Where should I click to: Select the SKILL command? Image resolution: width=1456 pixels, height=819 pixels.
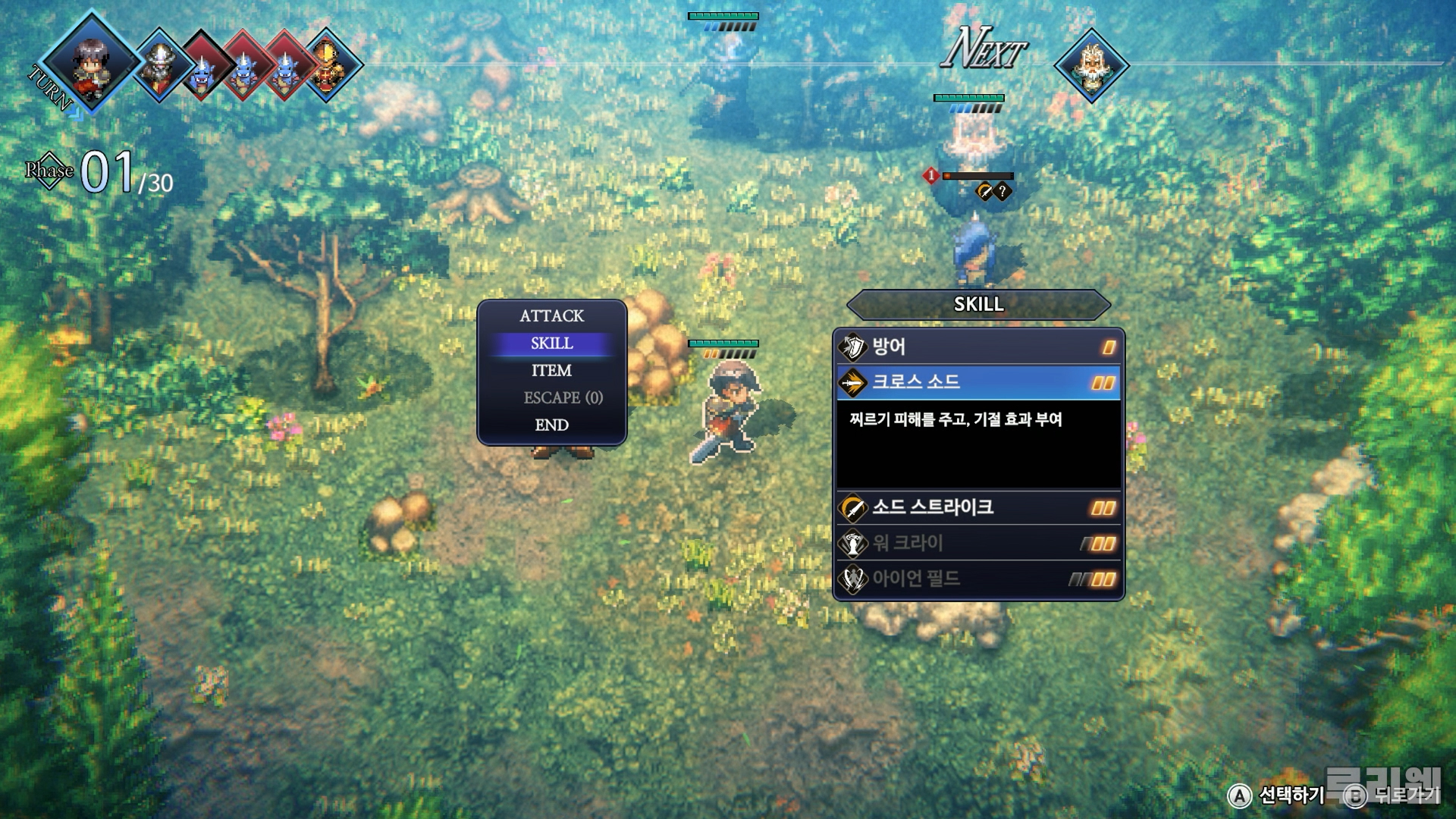[x=551, y=344]
